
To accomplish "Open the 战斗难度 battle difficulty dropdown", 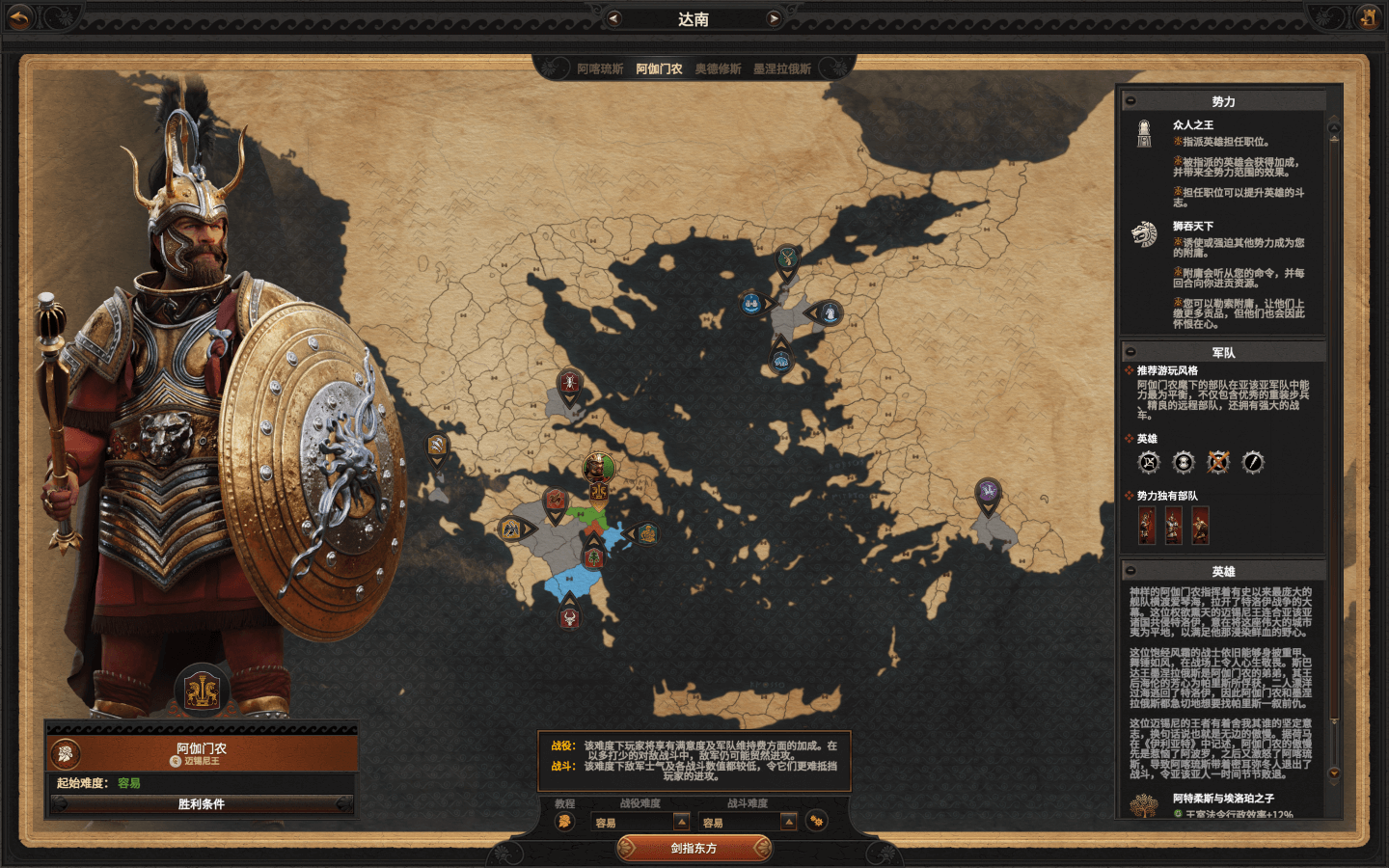I will (788, 822).
